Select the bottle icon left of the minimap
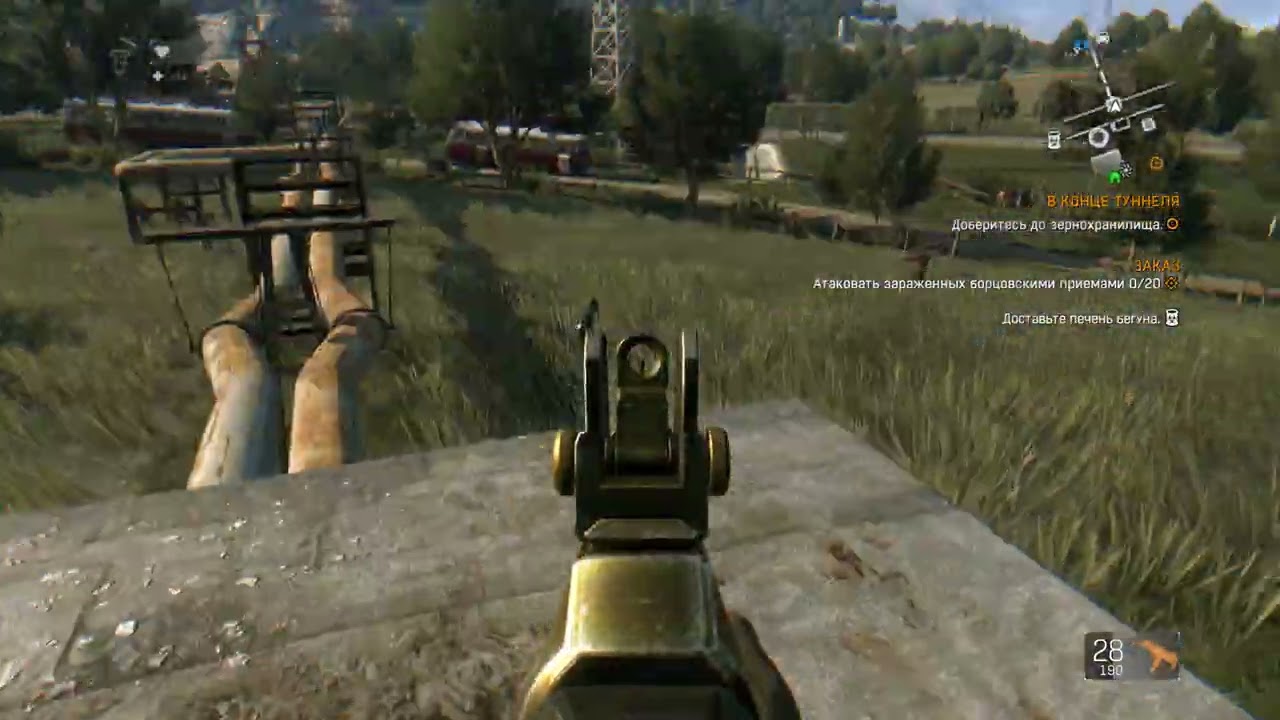 click(x=1054, y=139)
